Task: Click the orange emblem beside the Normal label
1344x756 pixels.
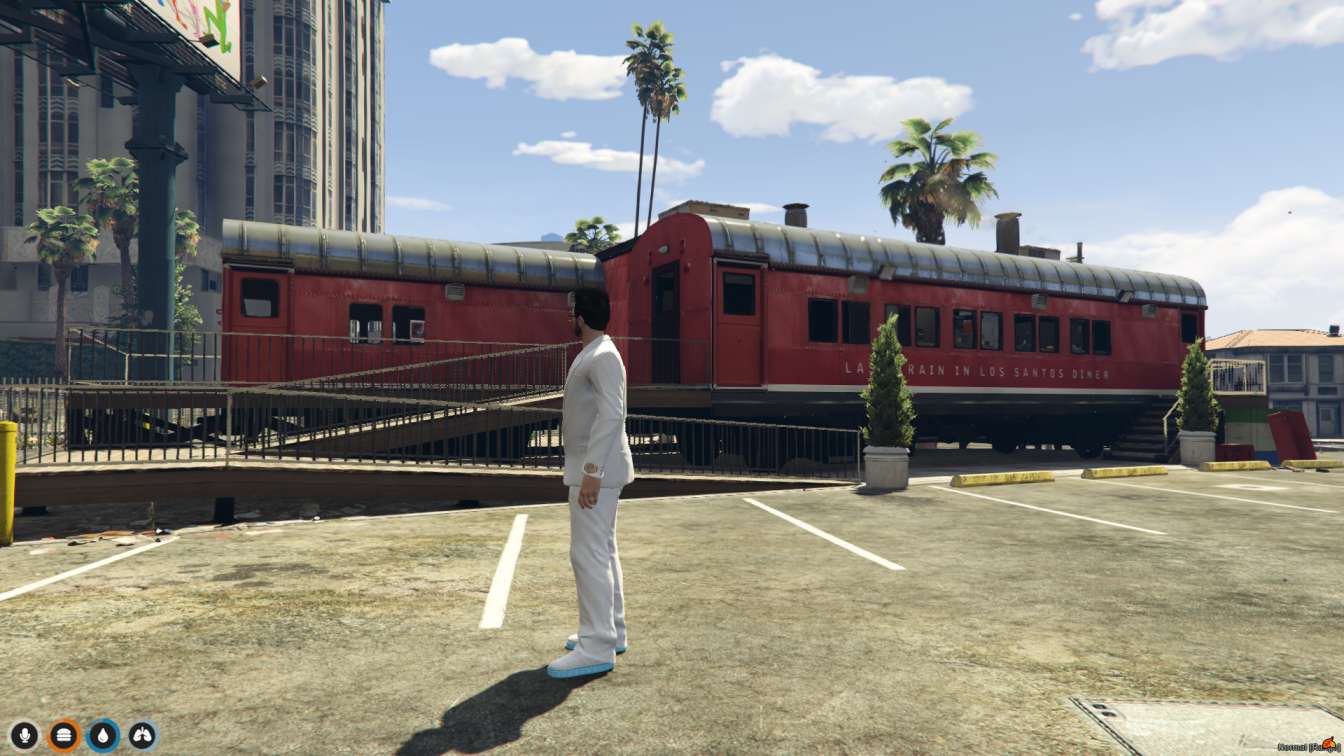Action: pos(1328,744)
